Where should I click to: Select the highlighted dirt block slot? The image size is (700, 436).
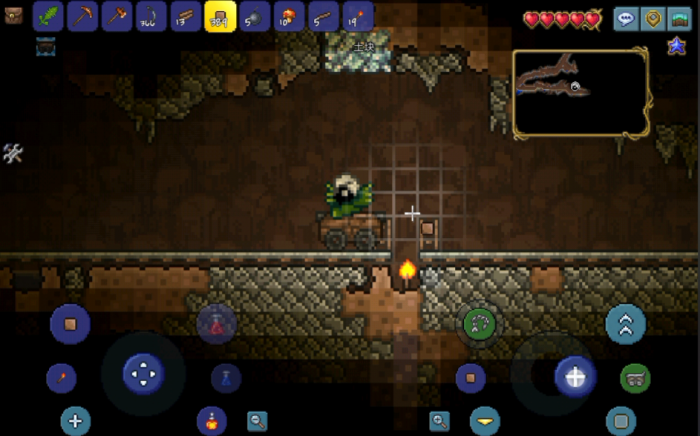coord(220,16)
